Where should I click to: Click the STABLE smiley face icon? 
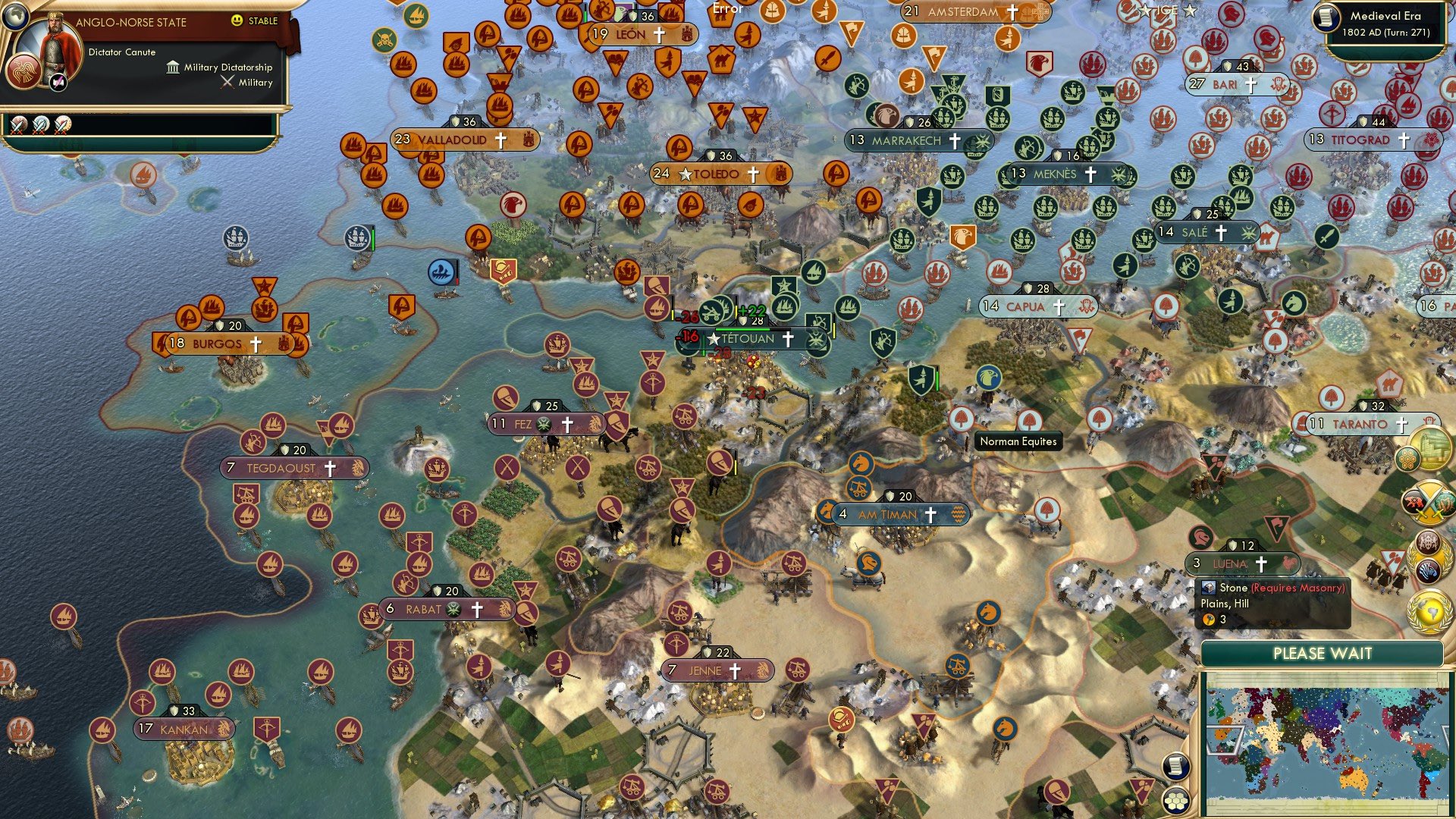[237, 22]
